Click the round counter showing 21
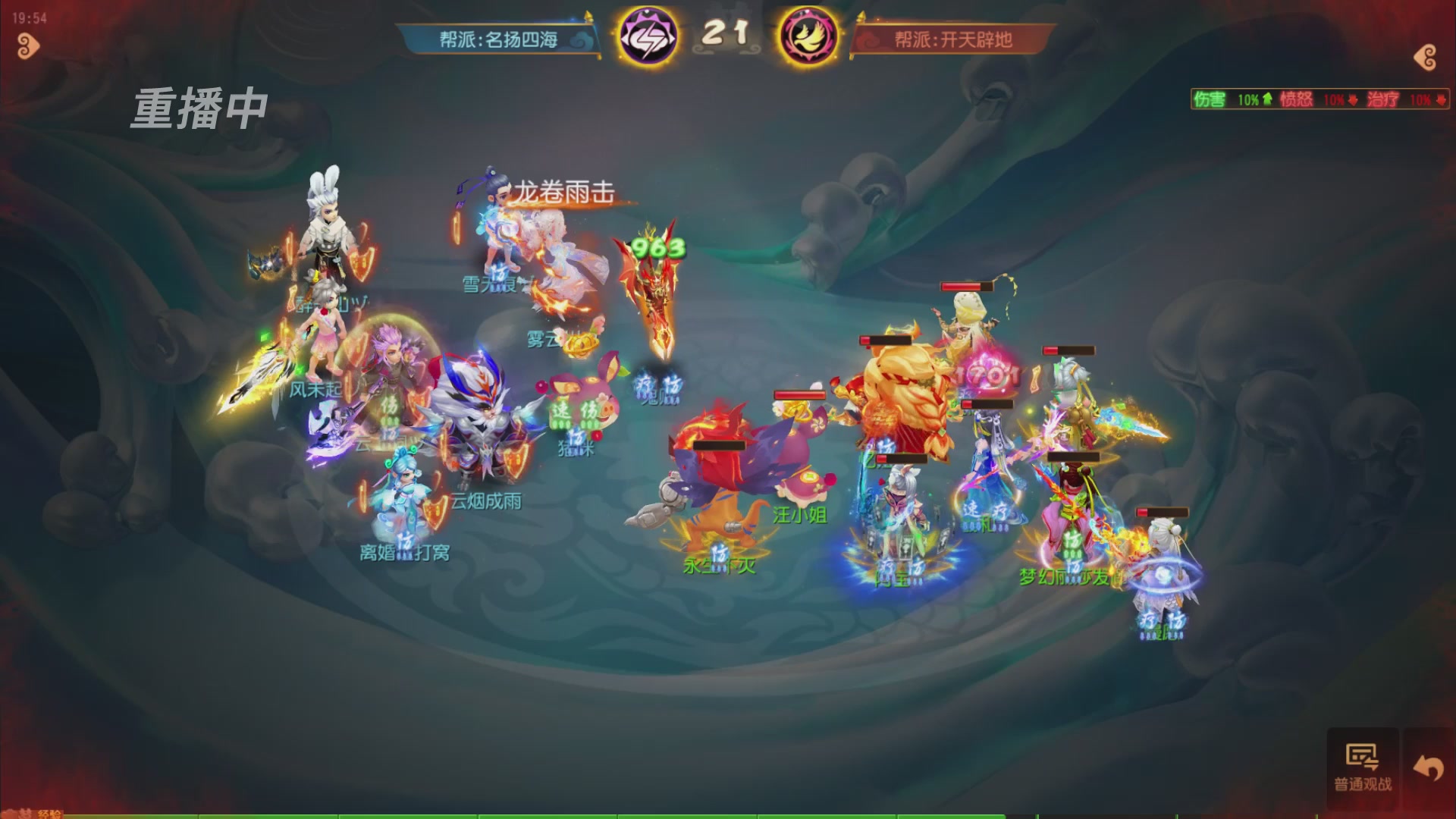1456x819 pixels. coord(726,34)
